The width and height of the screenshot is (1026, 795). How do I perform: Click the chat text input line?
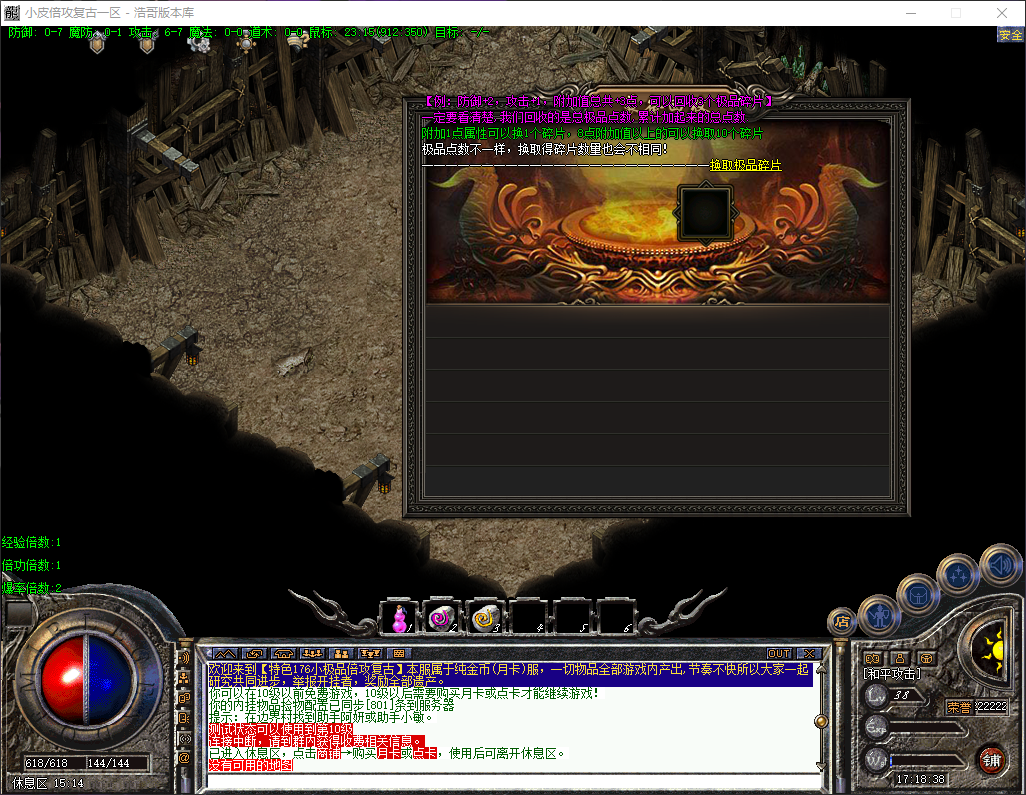coord(510,779)
